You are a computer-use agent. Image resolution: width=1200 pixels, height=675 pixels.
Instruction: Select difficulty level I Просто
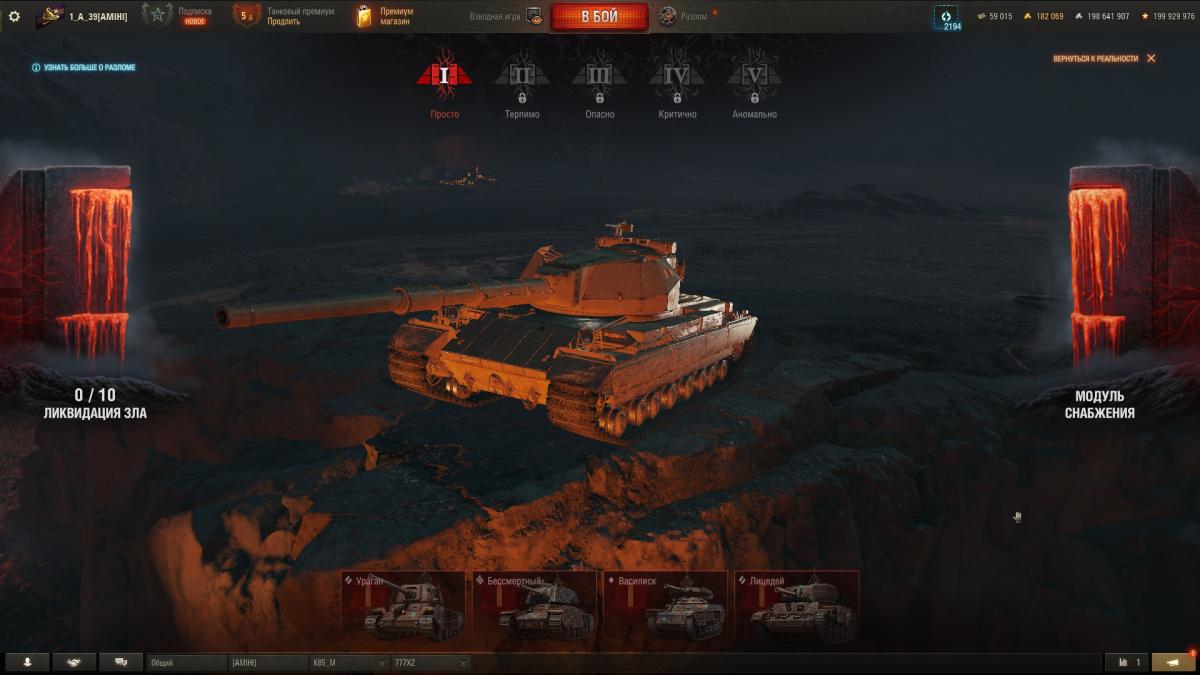444,84
